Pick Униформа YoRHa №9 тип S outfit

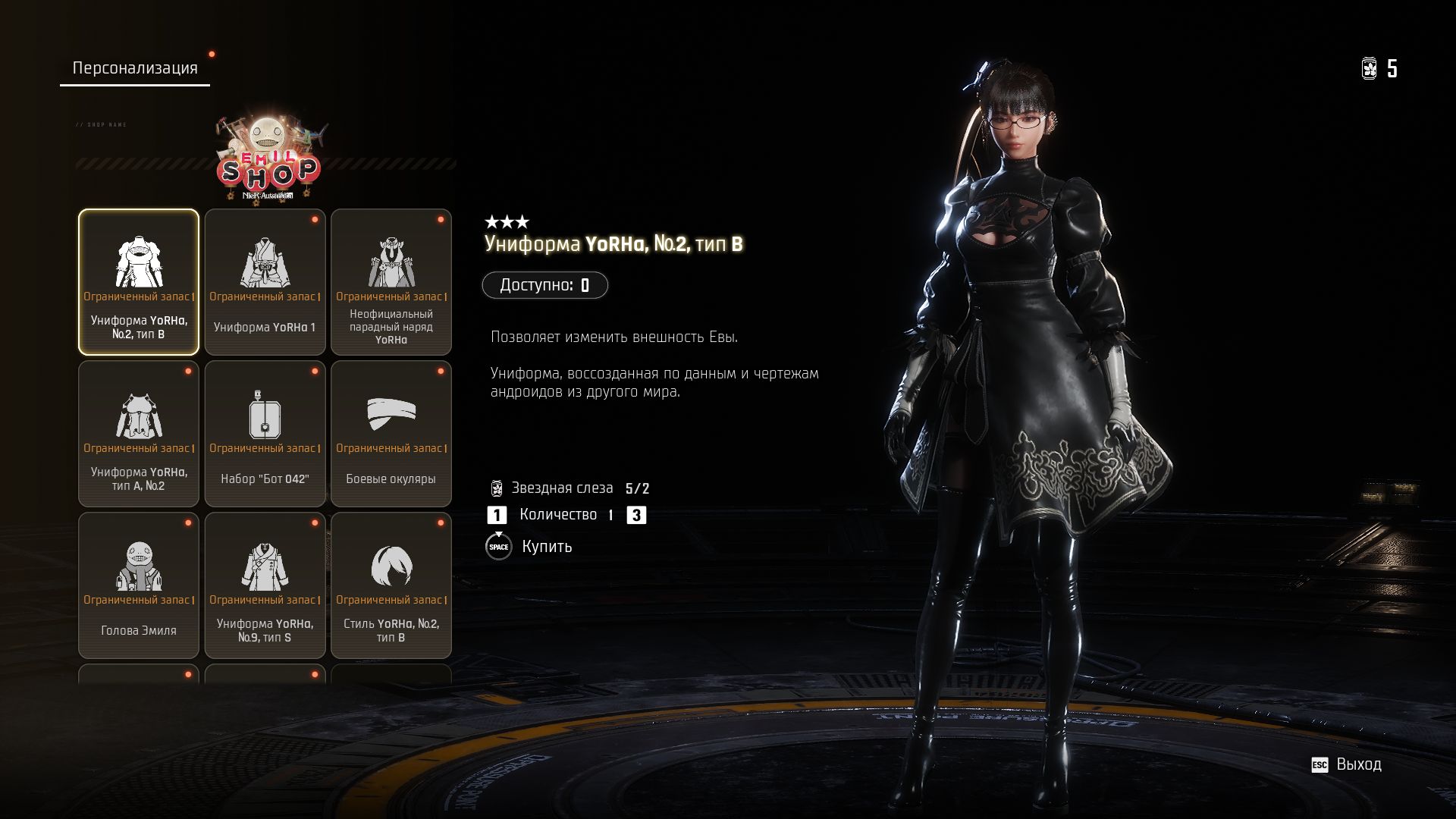coord(265,585)
